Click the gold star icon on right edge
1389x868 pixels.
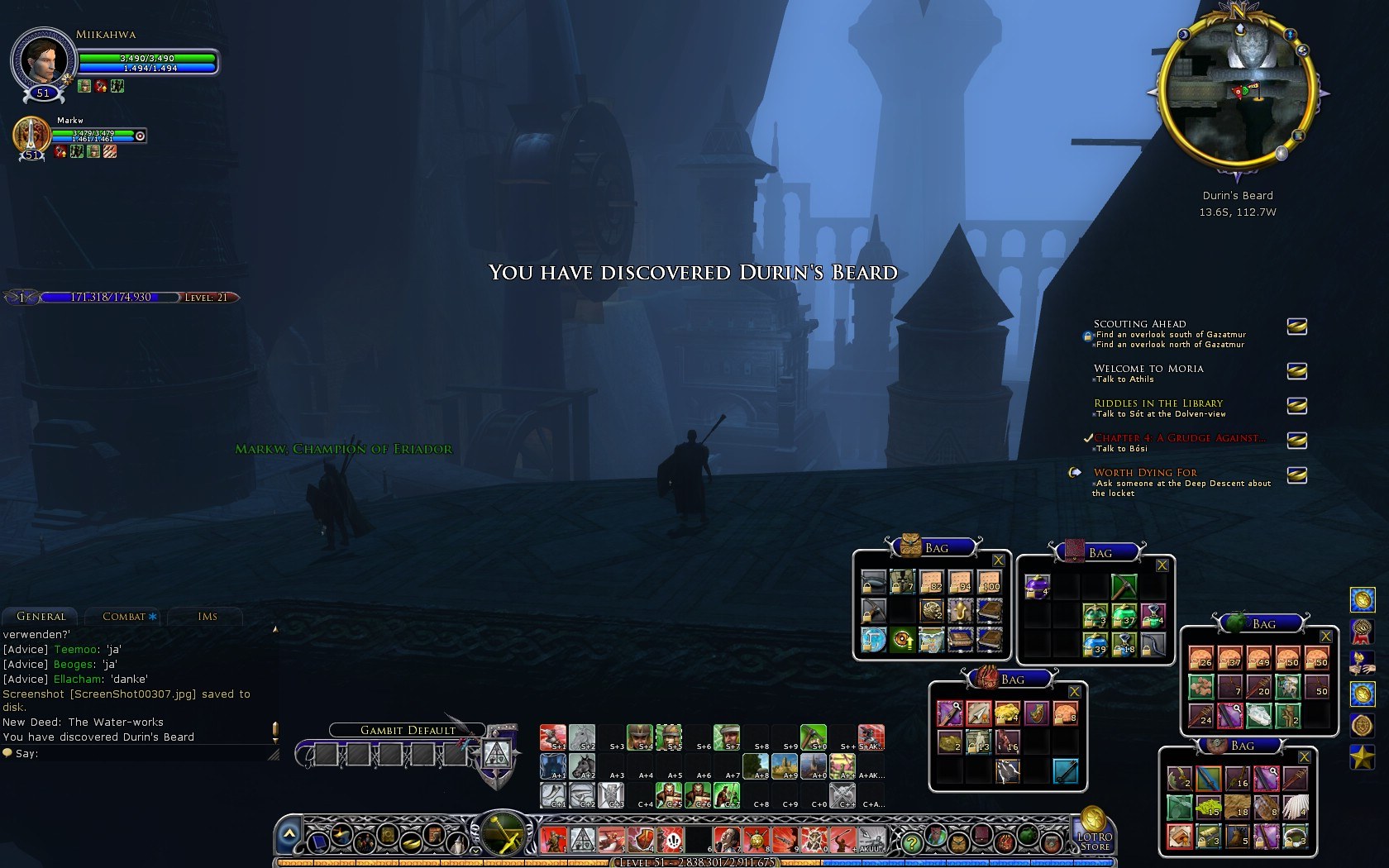pyautogui.click(x=1362, y=757)
